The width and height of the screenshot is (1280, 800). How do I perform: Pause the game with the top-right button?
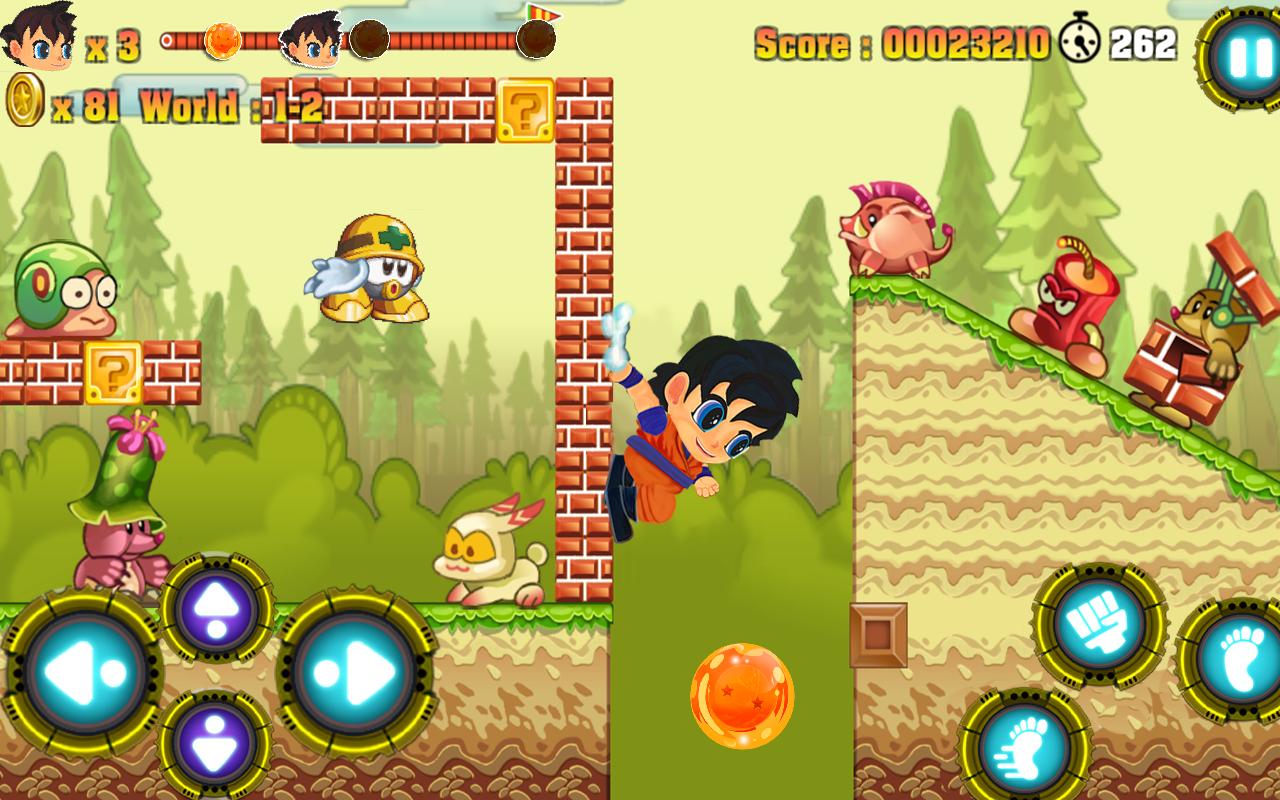[1243, 58]
